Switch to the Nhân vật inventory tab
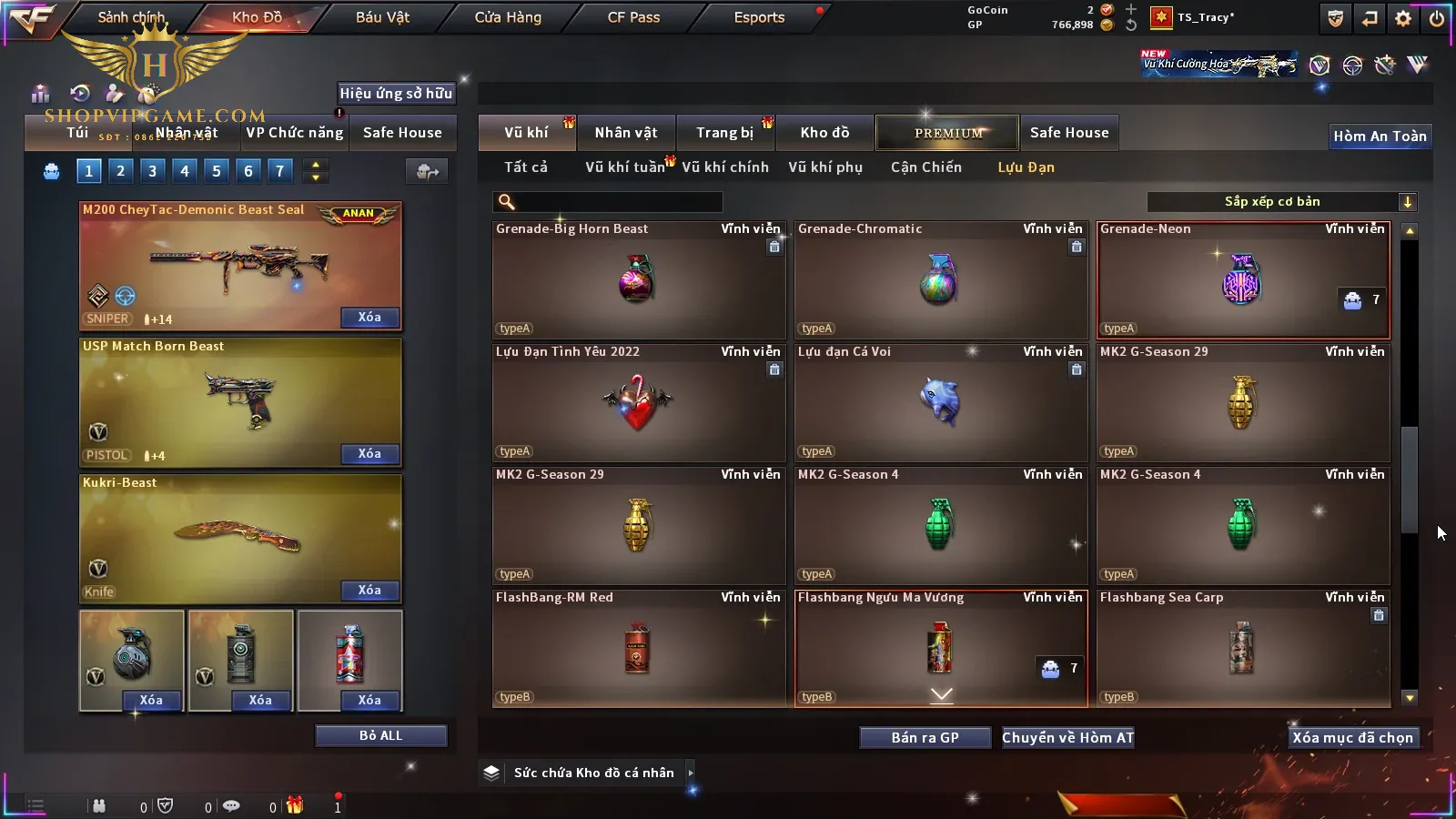 [x=625, y=133]
